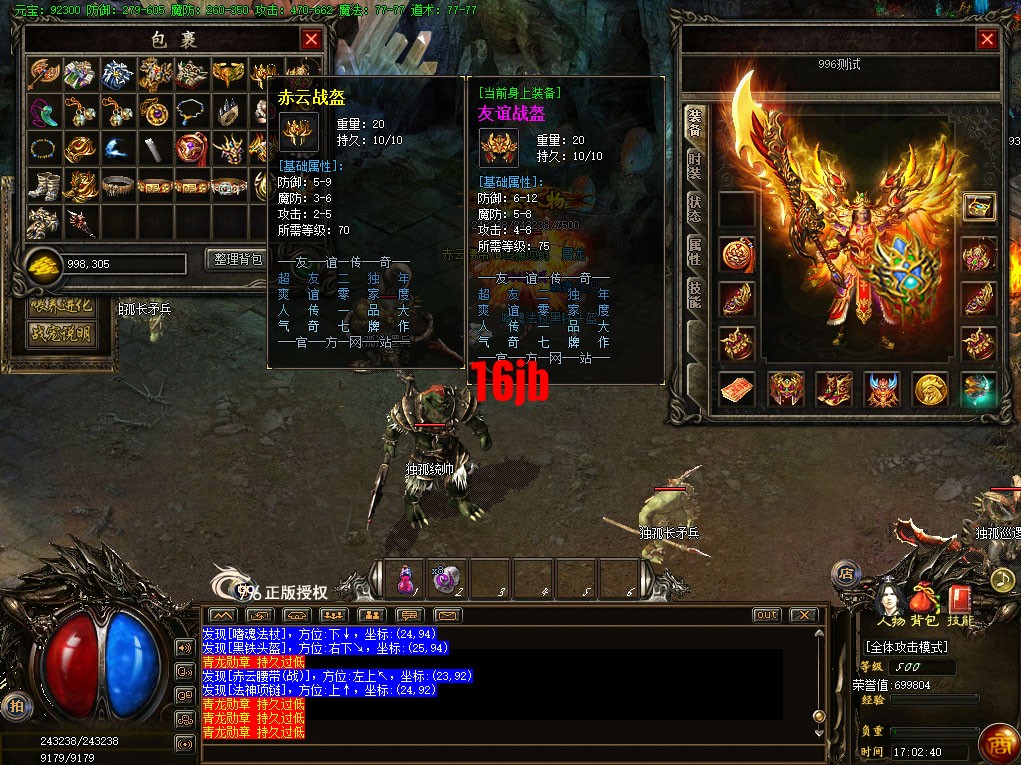Select the grey scroll item in bag
Image resolution: width=1021 pixels, height=765 pixels.
(152, 148)
